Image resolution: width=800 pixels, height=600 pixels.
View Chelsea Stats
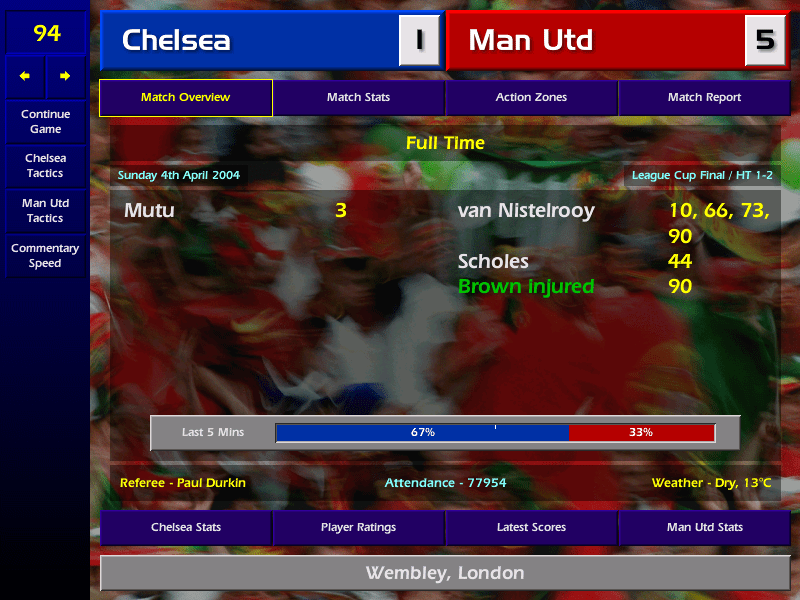(185, 527)
